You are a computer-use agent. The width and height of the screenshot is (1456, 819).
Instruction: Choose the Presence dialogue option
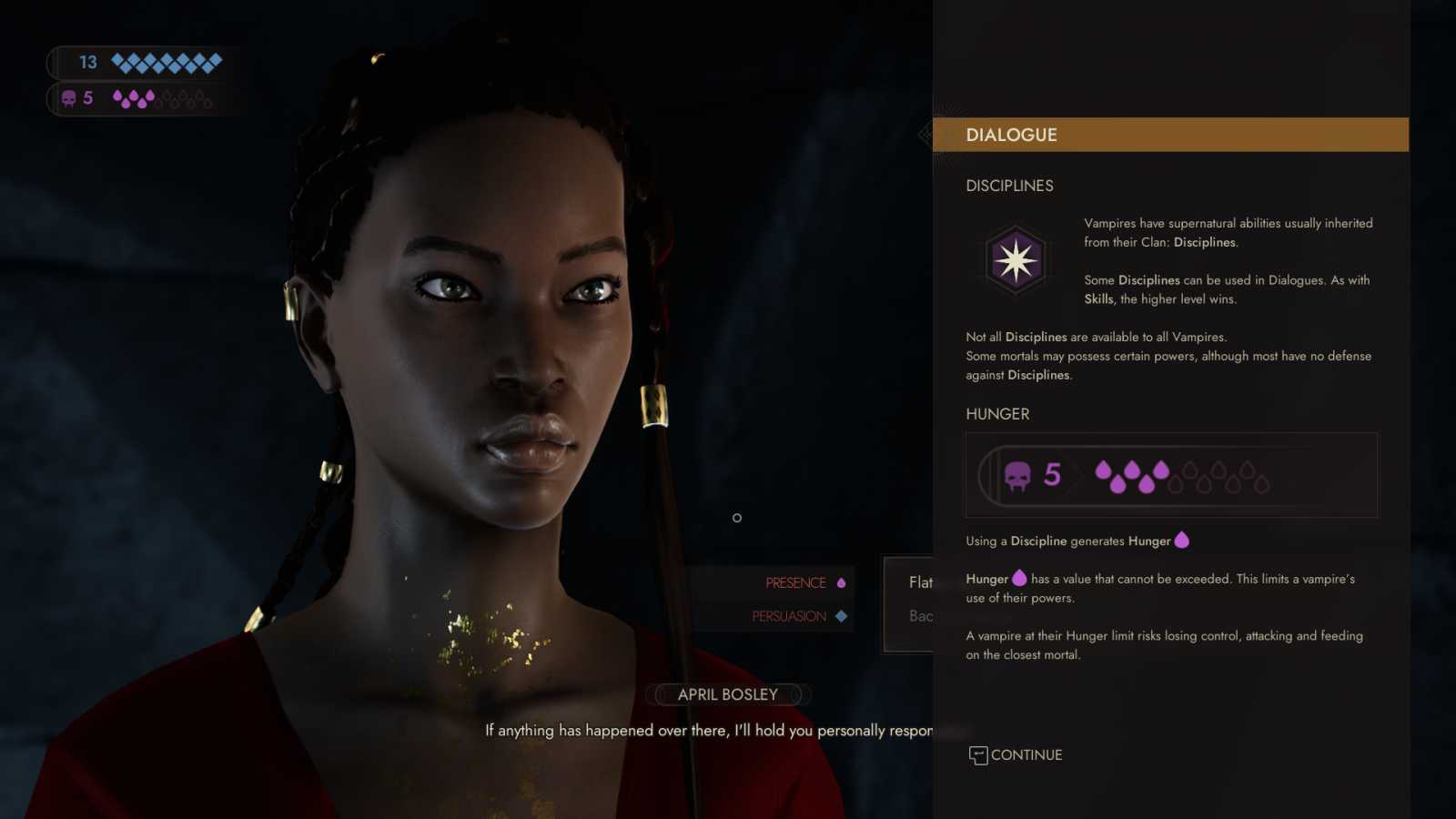coord(796,583)
